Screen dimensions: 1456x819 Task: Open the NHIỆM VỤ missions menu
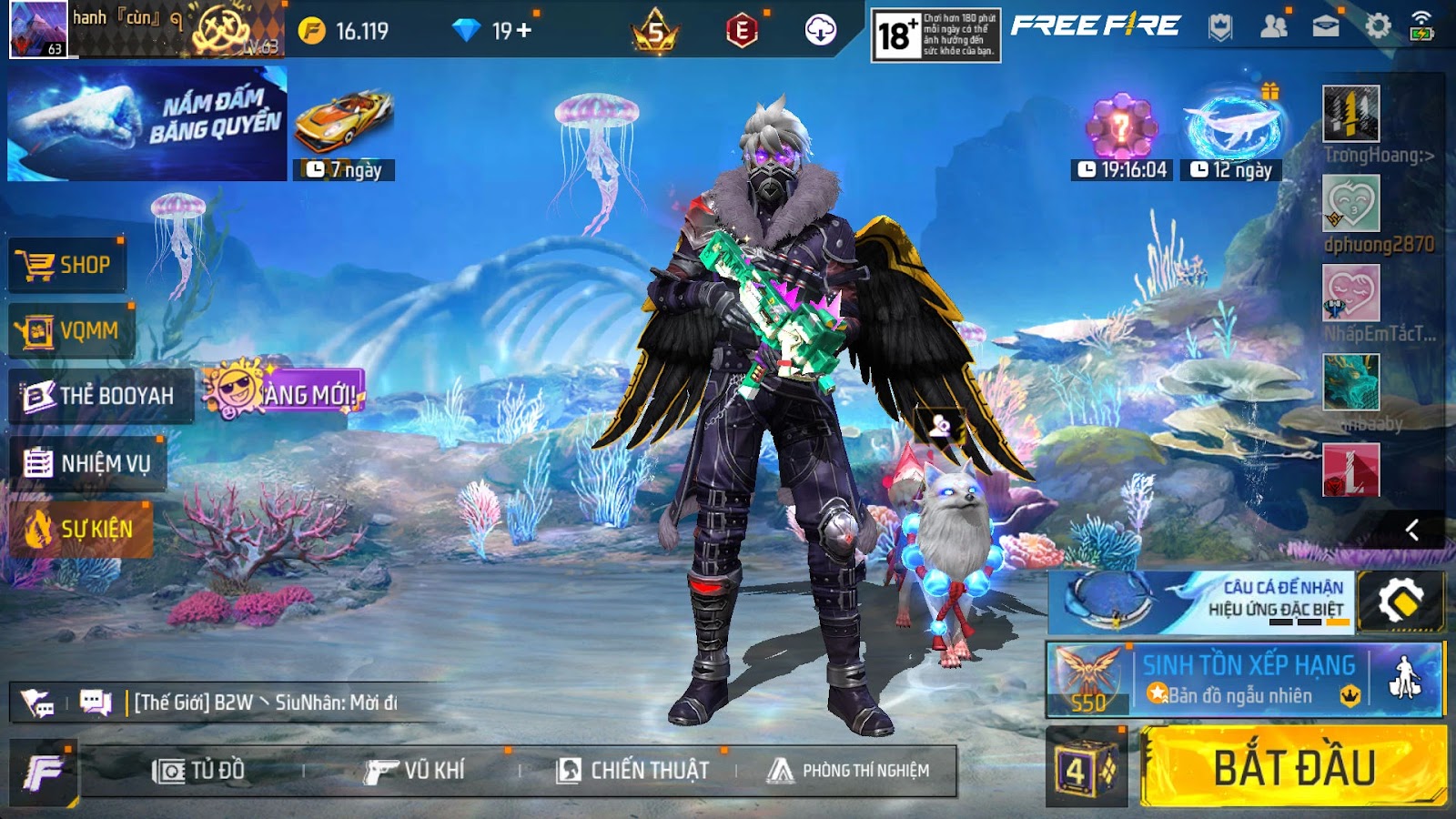[x=87, y=463]
